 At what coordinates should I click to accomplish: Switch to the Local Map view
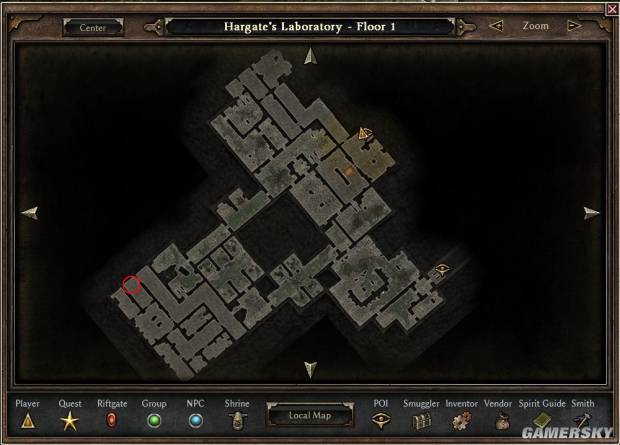click(309, 415)
